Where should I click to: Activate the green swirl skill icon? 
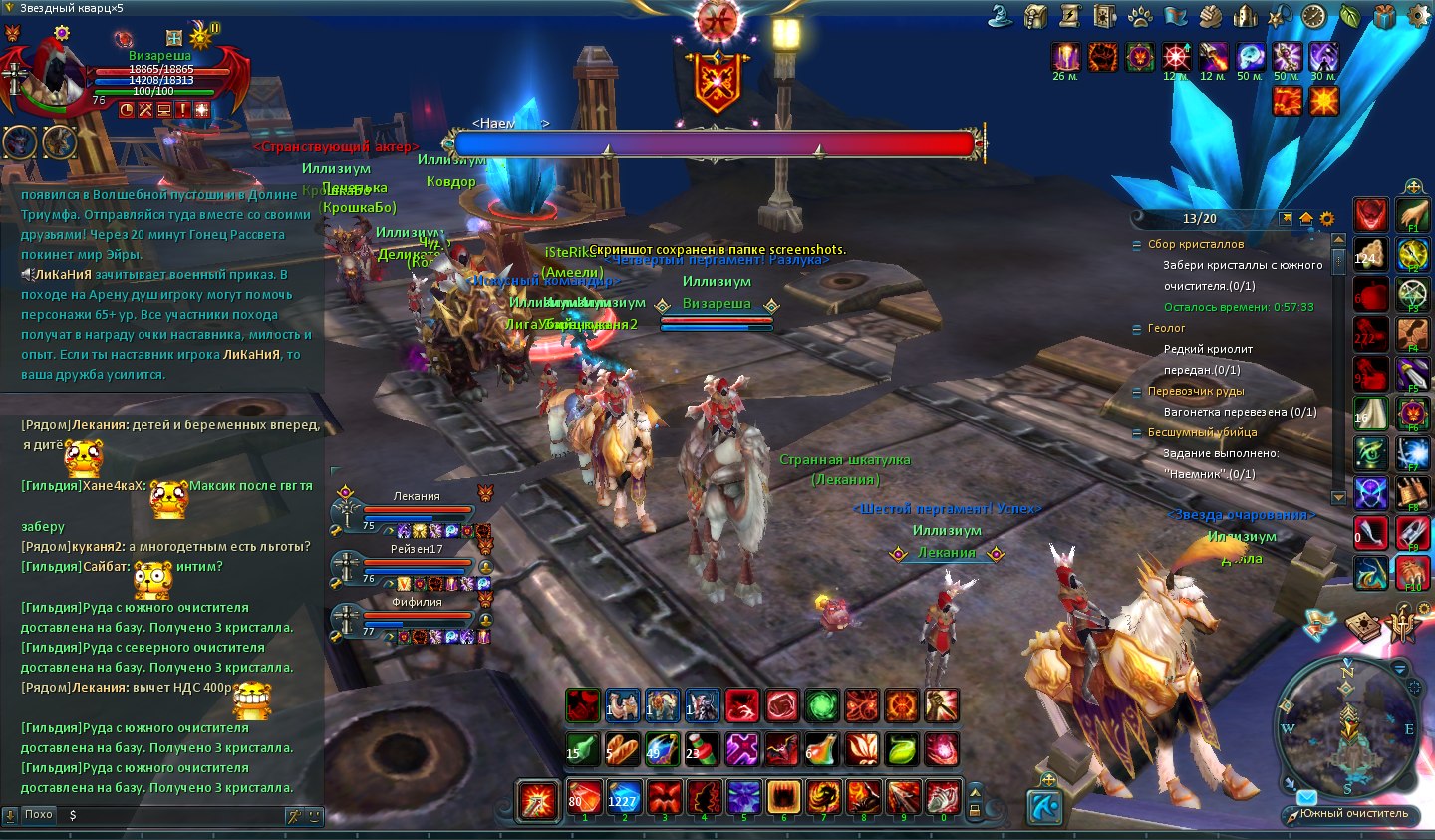(x=822, y=705)
